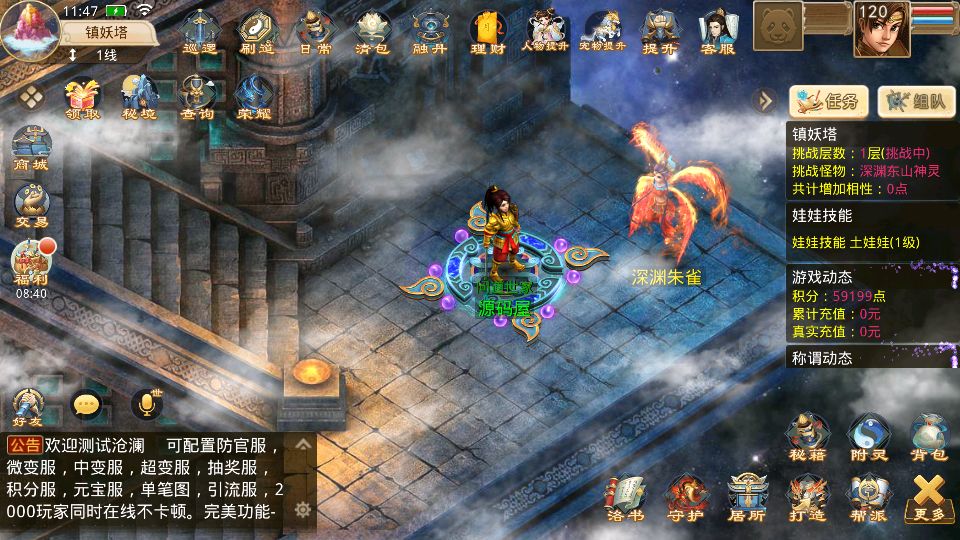Open the 福利 welfare rewards icon
This screenshot has height=540, width=960.
tap(31, 264)
